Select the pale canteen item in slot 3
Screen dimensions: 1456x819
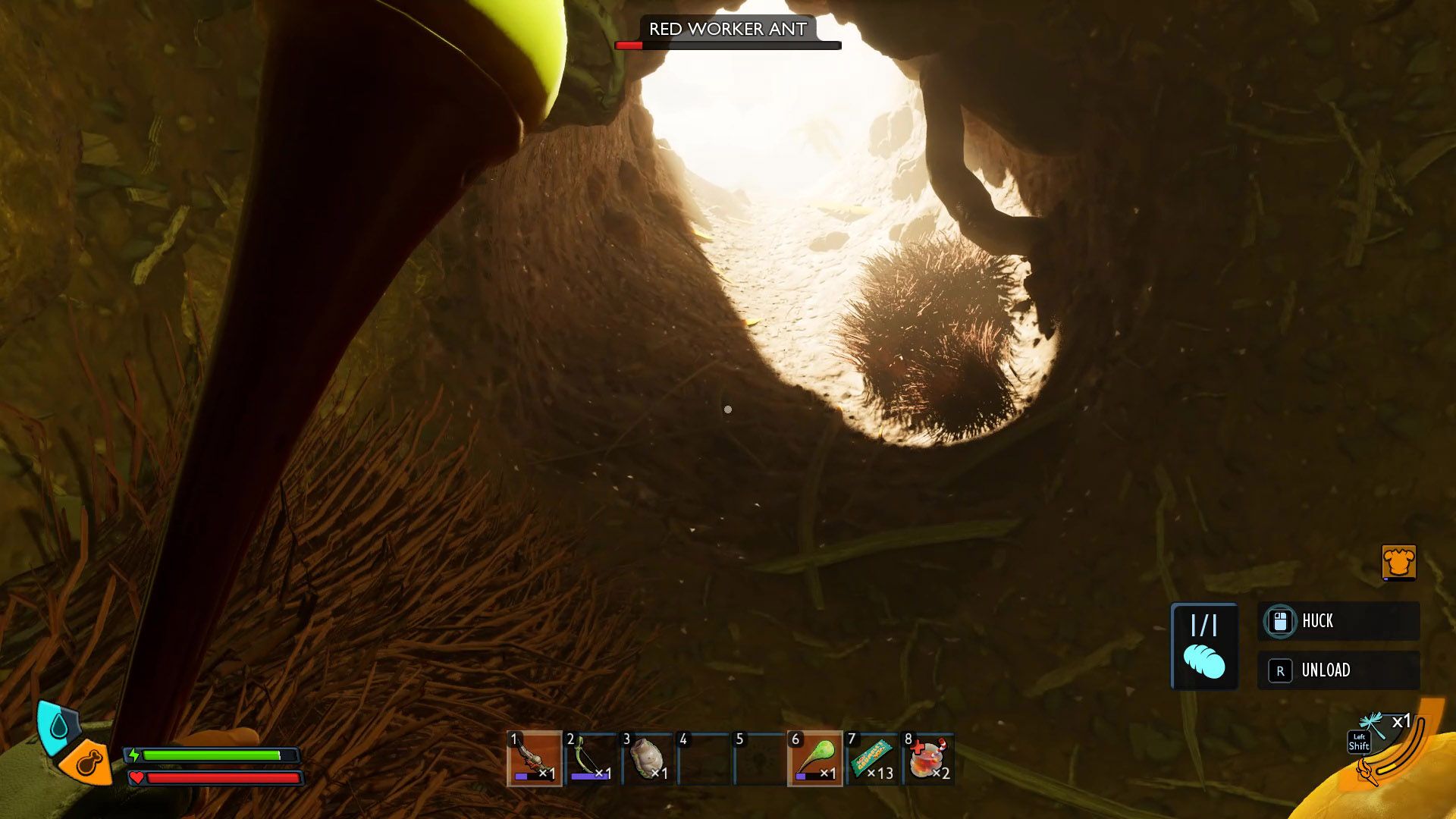coord(647,758)
